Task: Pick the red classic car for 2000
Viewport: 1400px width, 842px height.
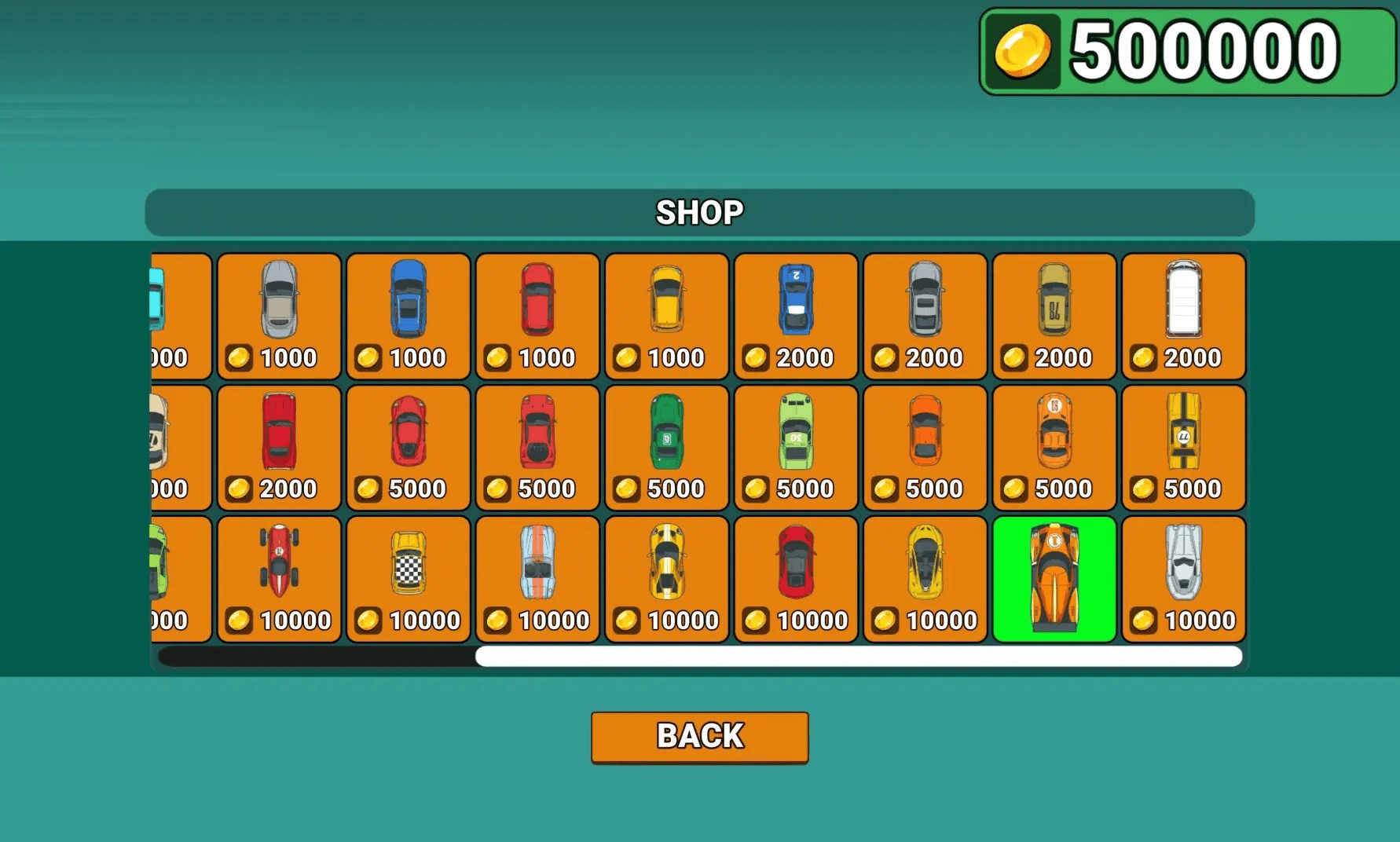Action: tap(279, 447)
